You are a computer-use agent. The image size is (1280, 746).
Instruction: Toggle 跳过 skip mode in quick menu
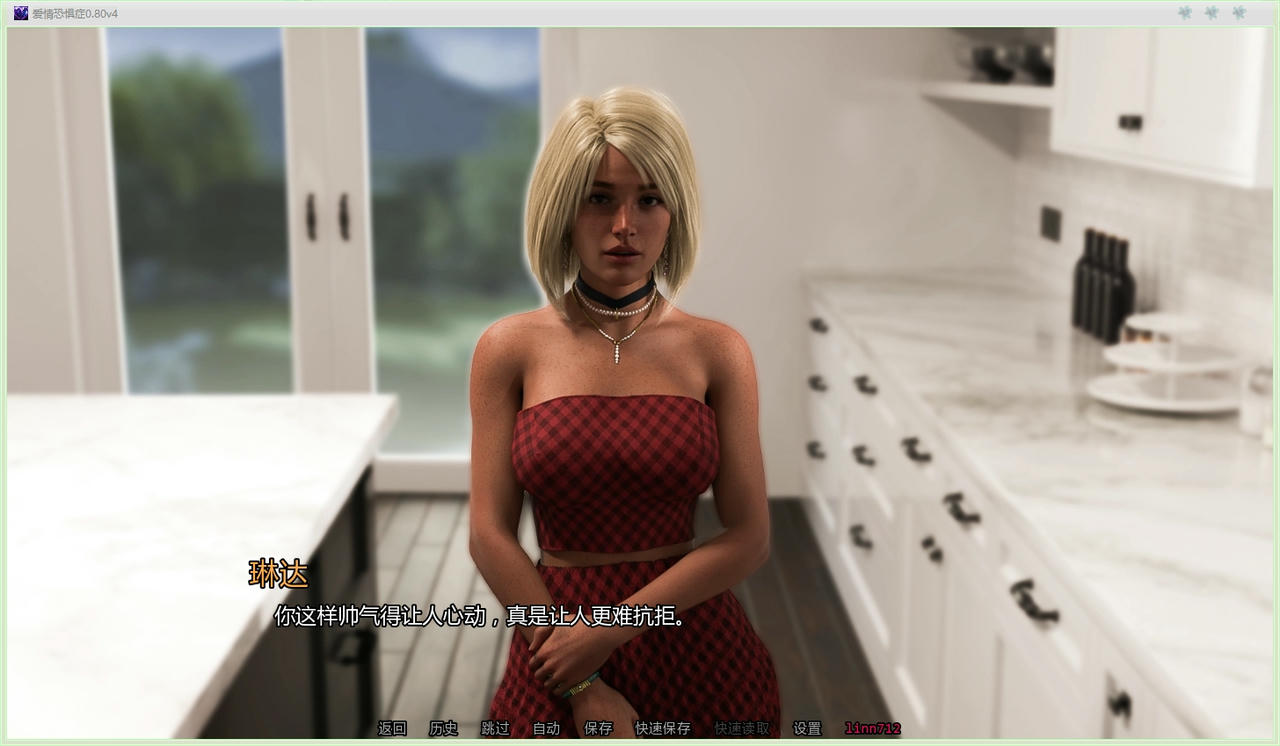493,729
